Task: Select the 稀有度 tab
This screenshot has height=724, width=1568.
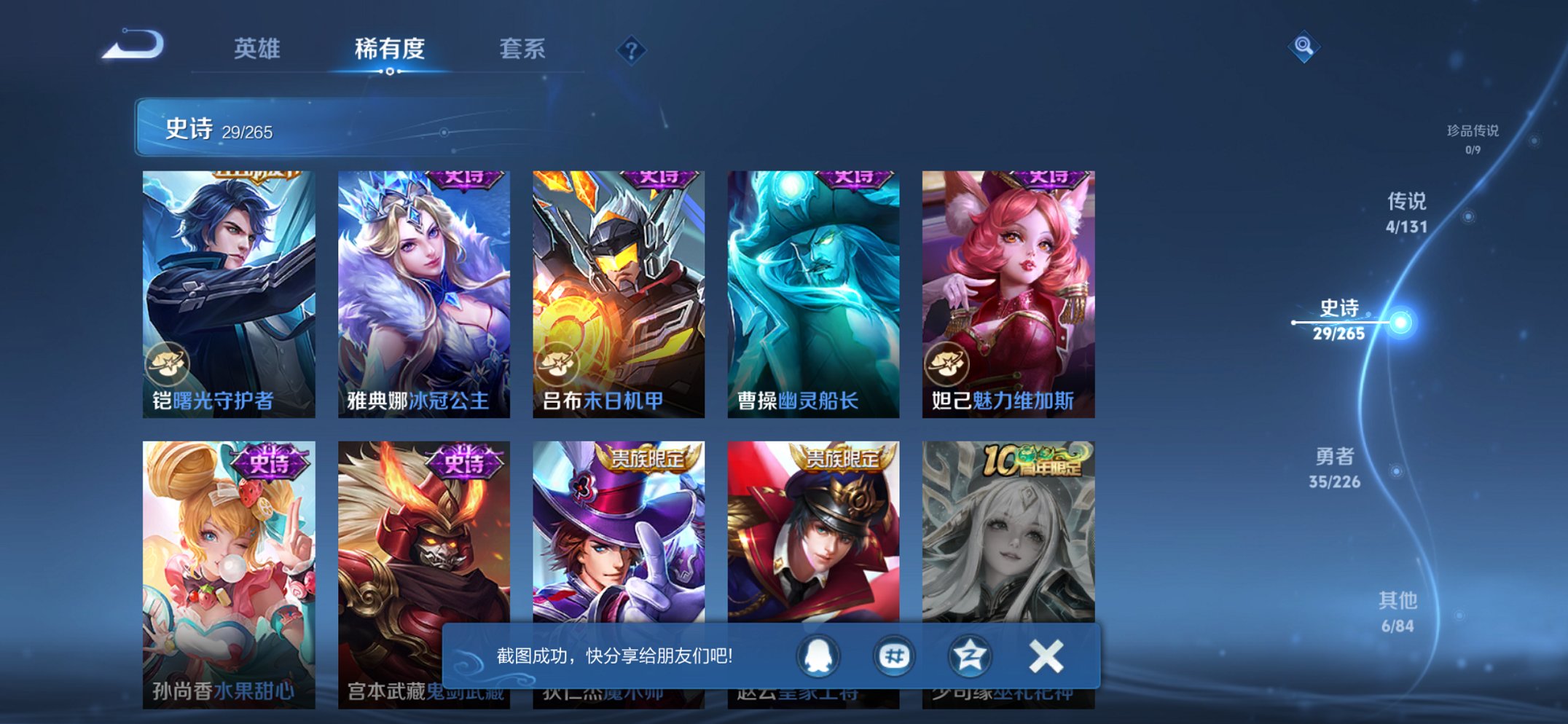Action: click(391, 50)
